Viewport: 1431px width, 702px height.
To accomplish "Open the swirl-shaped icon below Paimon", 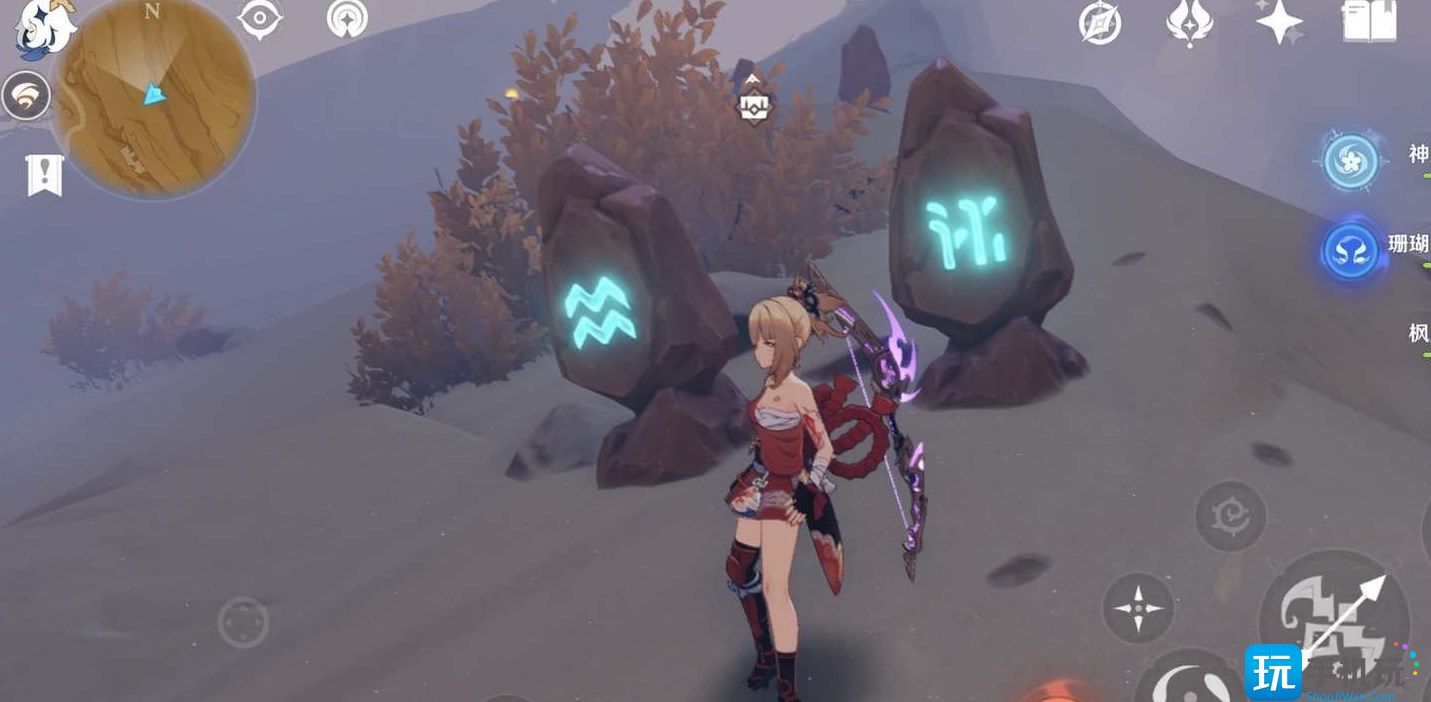I will (x=26, y=97).
